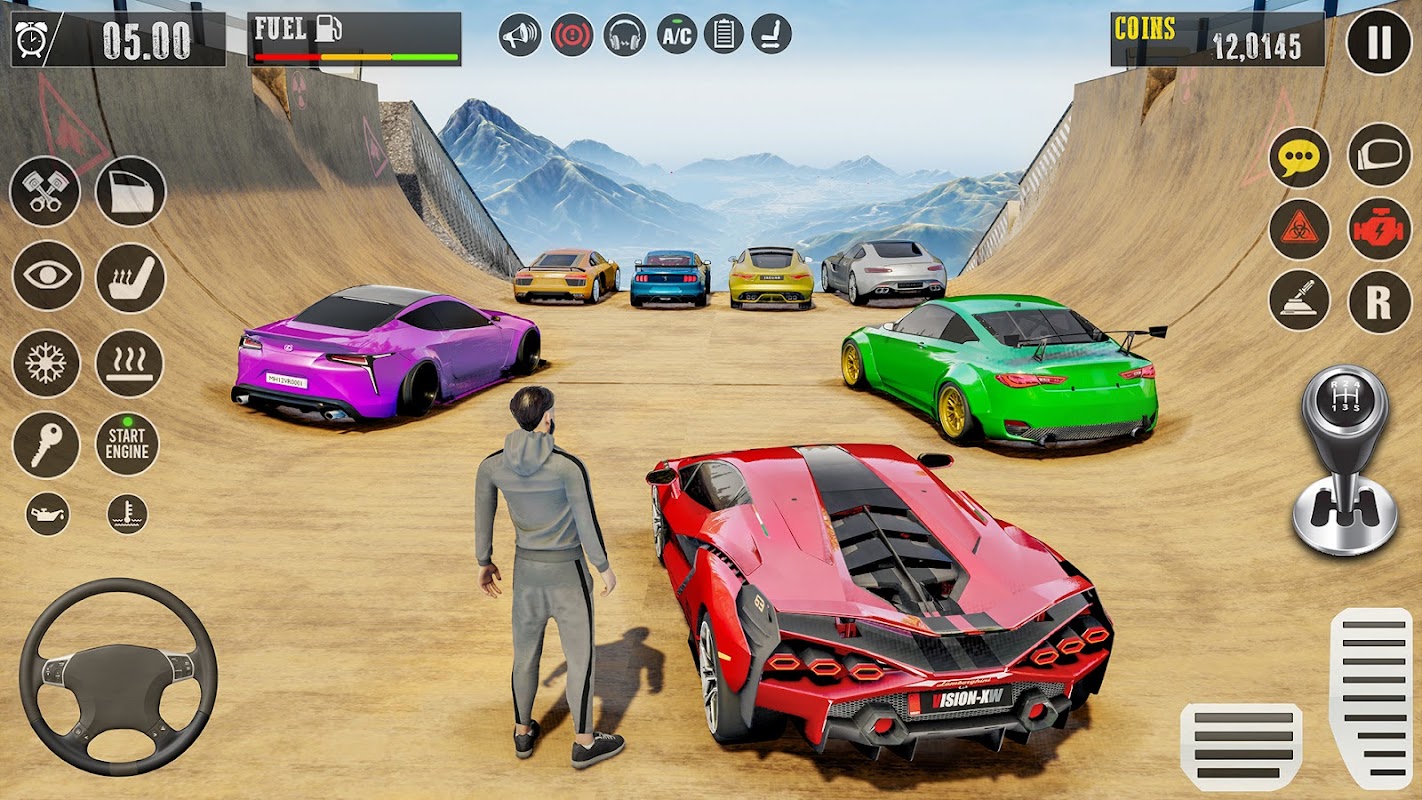Tap the red check engine icon

pyautogui.click(x=1379, y=229)
